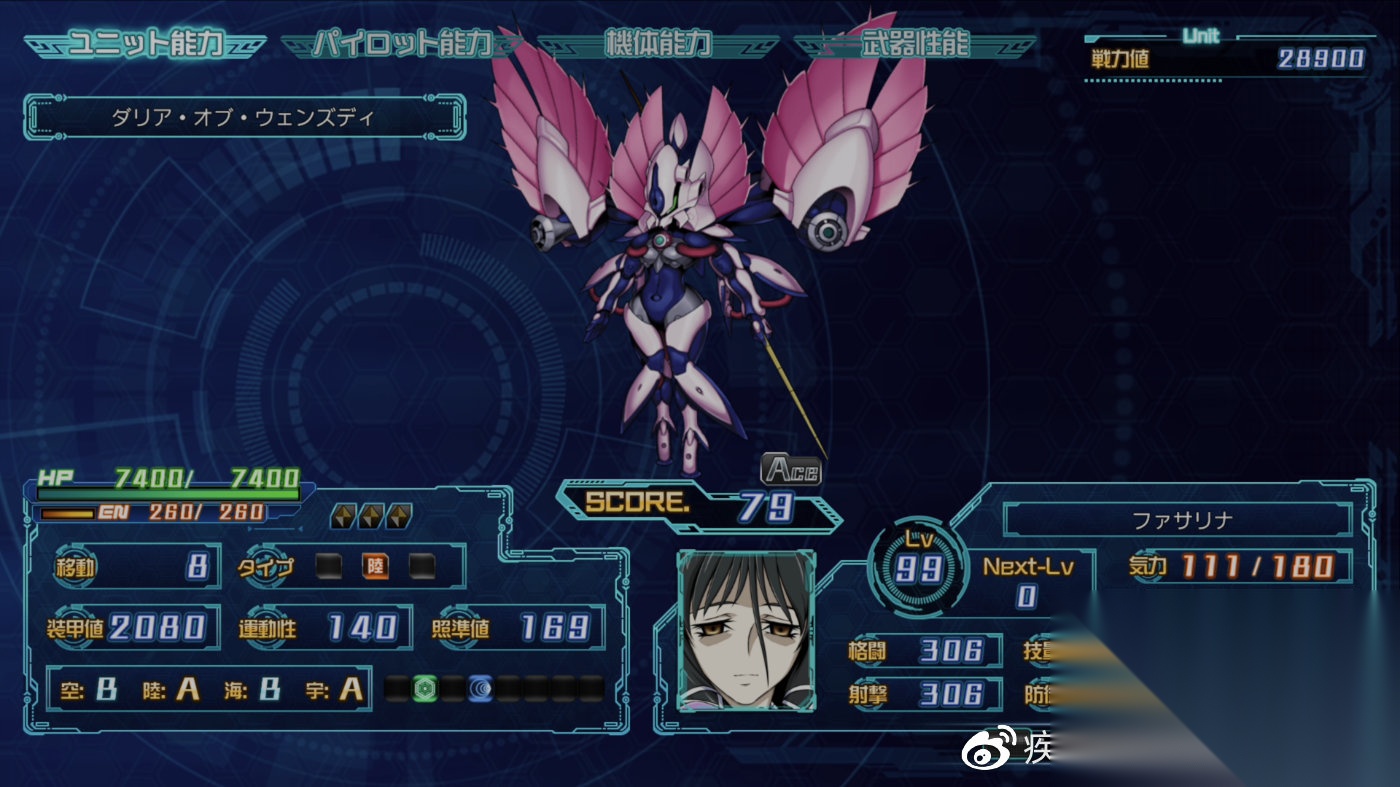Show the 武器性能 tab

(914, 45)
